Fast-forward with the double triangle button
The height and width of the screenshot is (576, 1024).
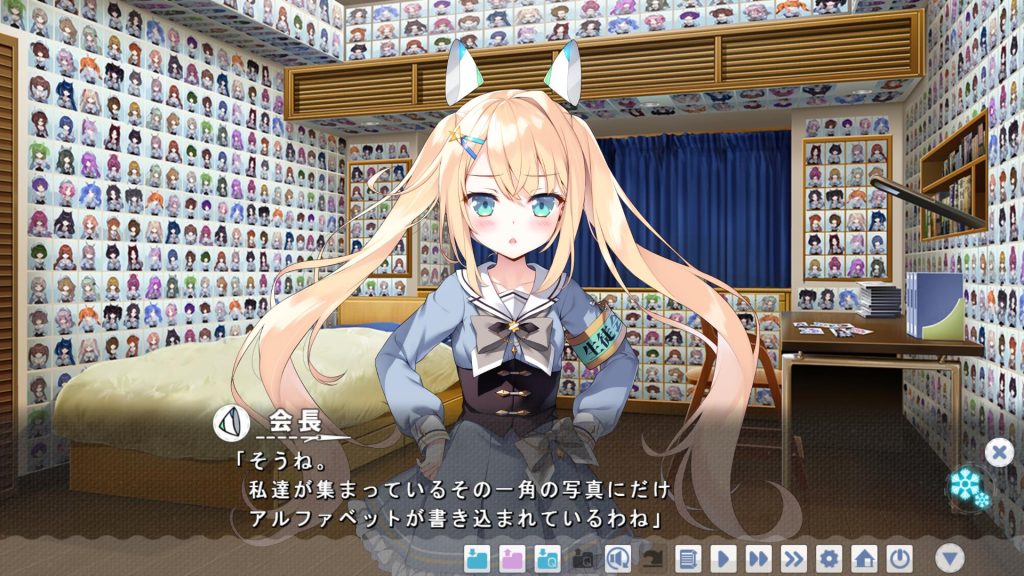[758, 558]
